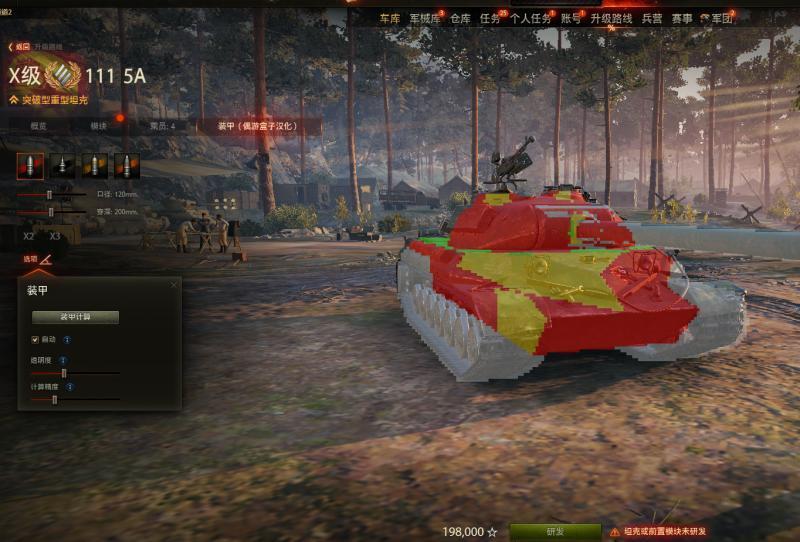The image size is (800, 542).
Task: Open the 车库 garage menu
Action: coord(389,19)
